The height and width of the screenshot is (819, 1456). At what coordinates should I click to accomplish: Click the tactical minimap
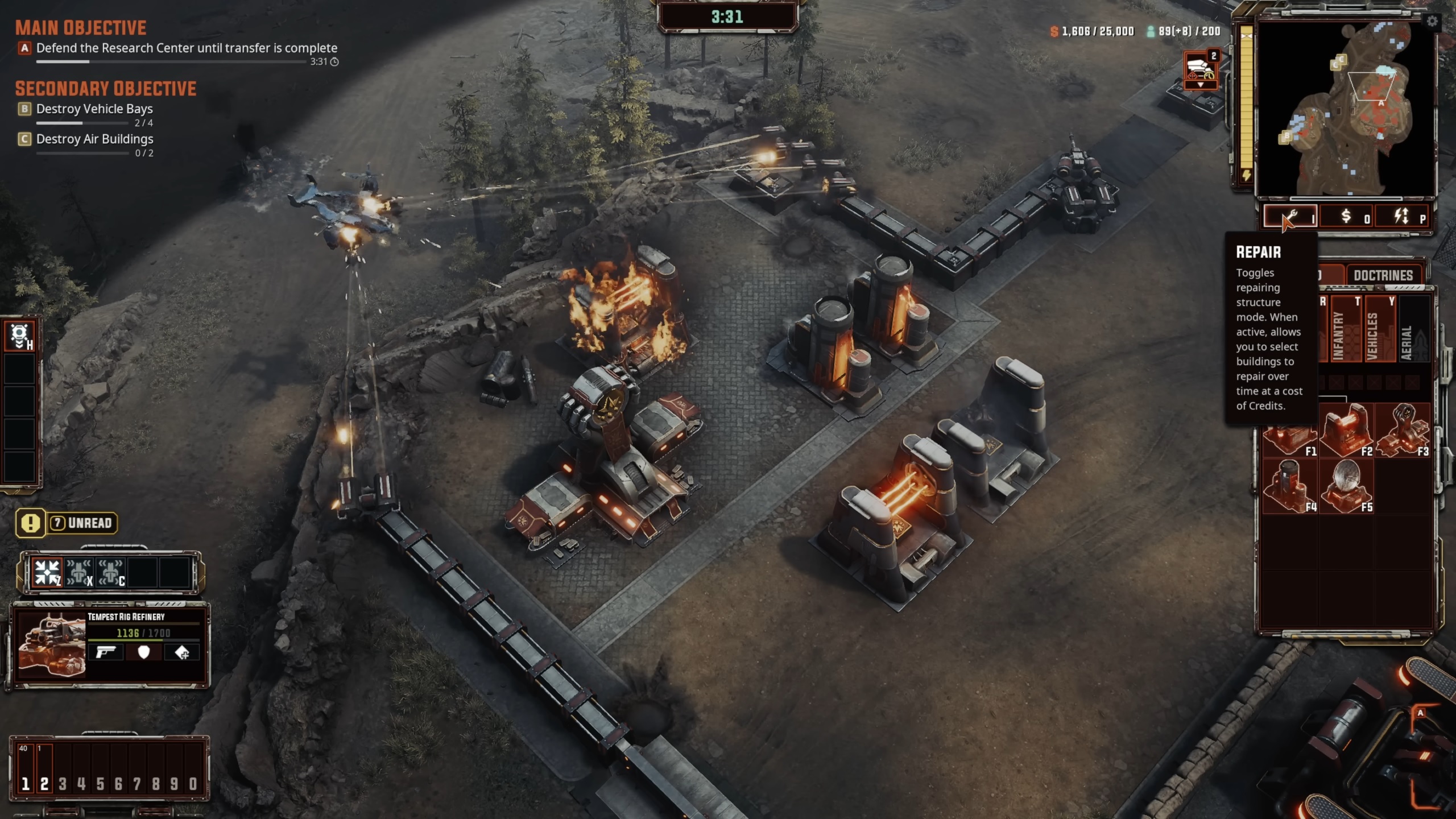pos(1346,108)
